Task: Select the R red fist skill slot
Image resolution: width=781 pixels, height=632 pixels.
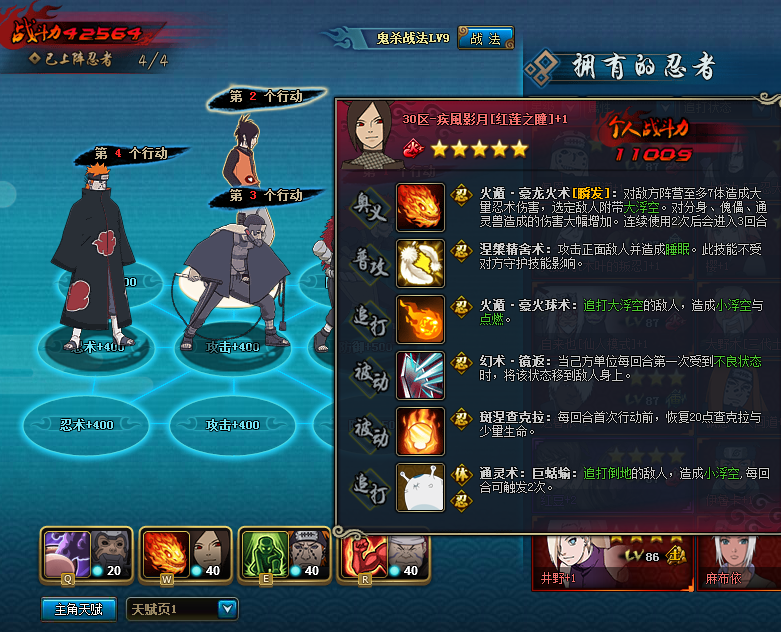Action: tap(384, 553)
